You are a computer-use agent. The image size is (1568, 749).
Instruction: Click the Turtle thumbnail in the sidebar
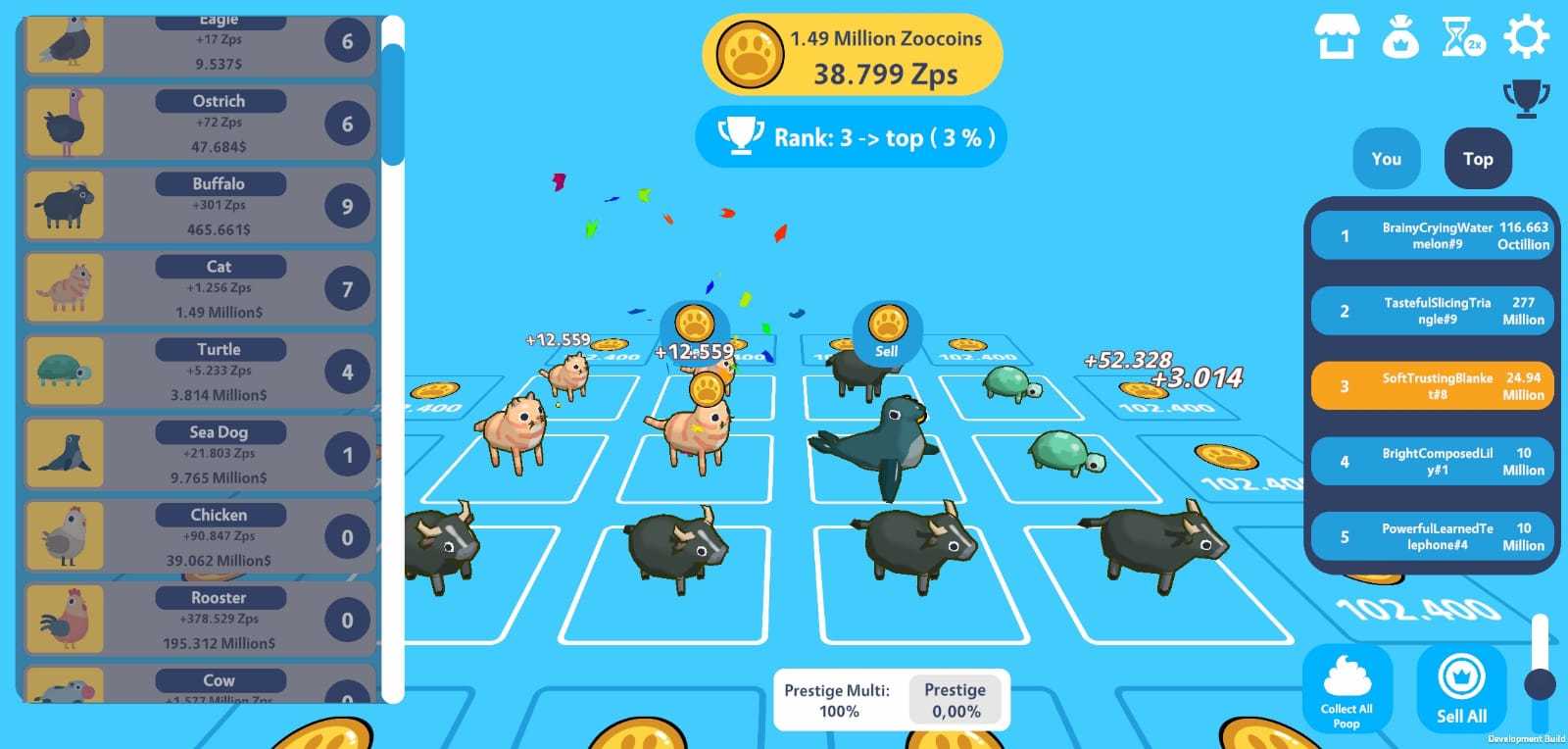[65, 371]
